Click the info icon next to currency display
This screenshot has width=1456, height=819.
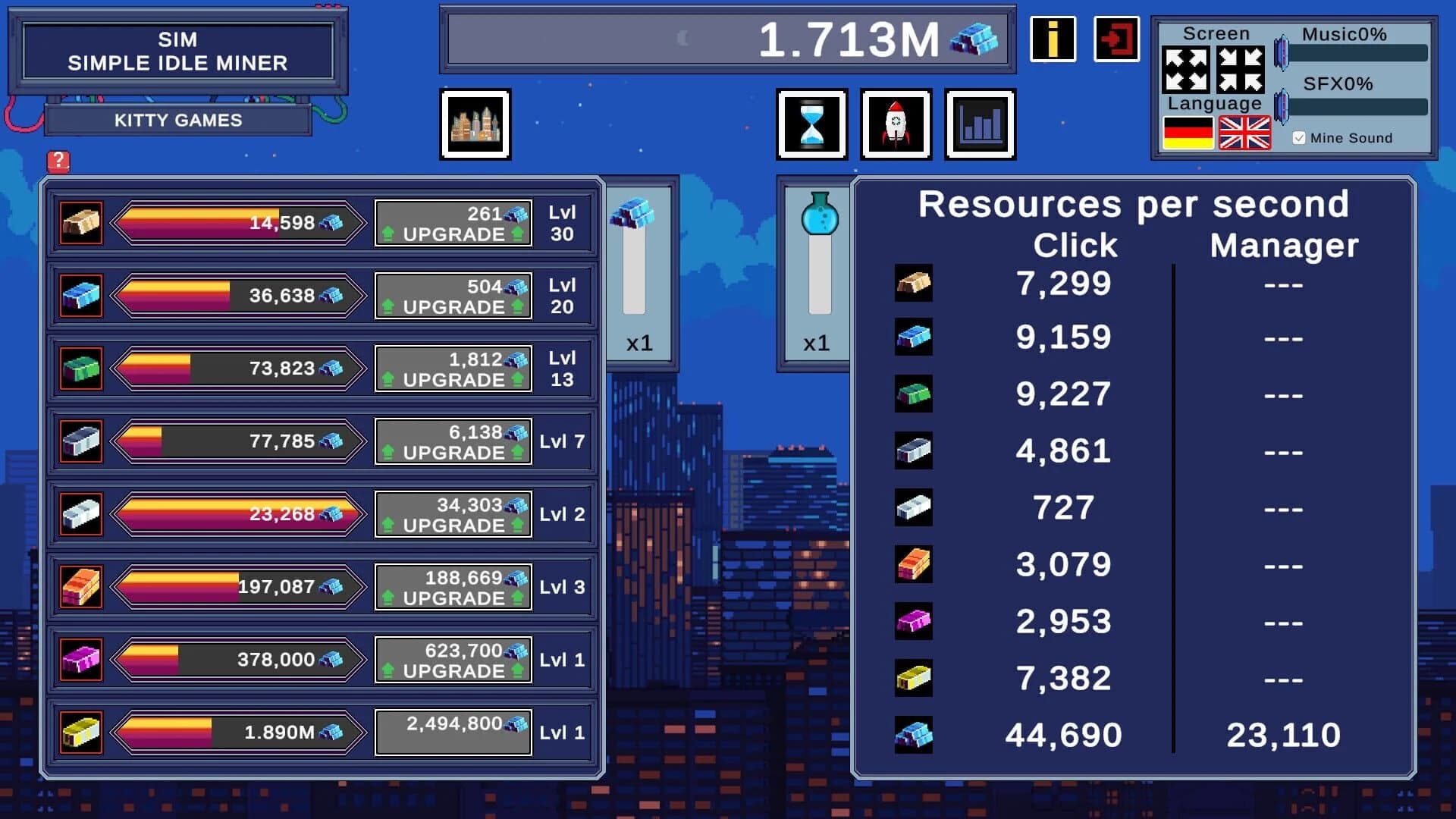pos(1053,39)
